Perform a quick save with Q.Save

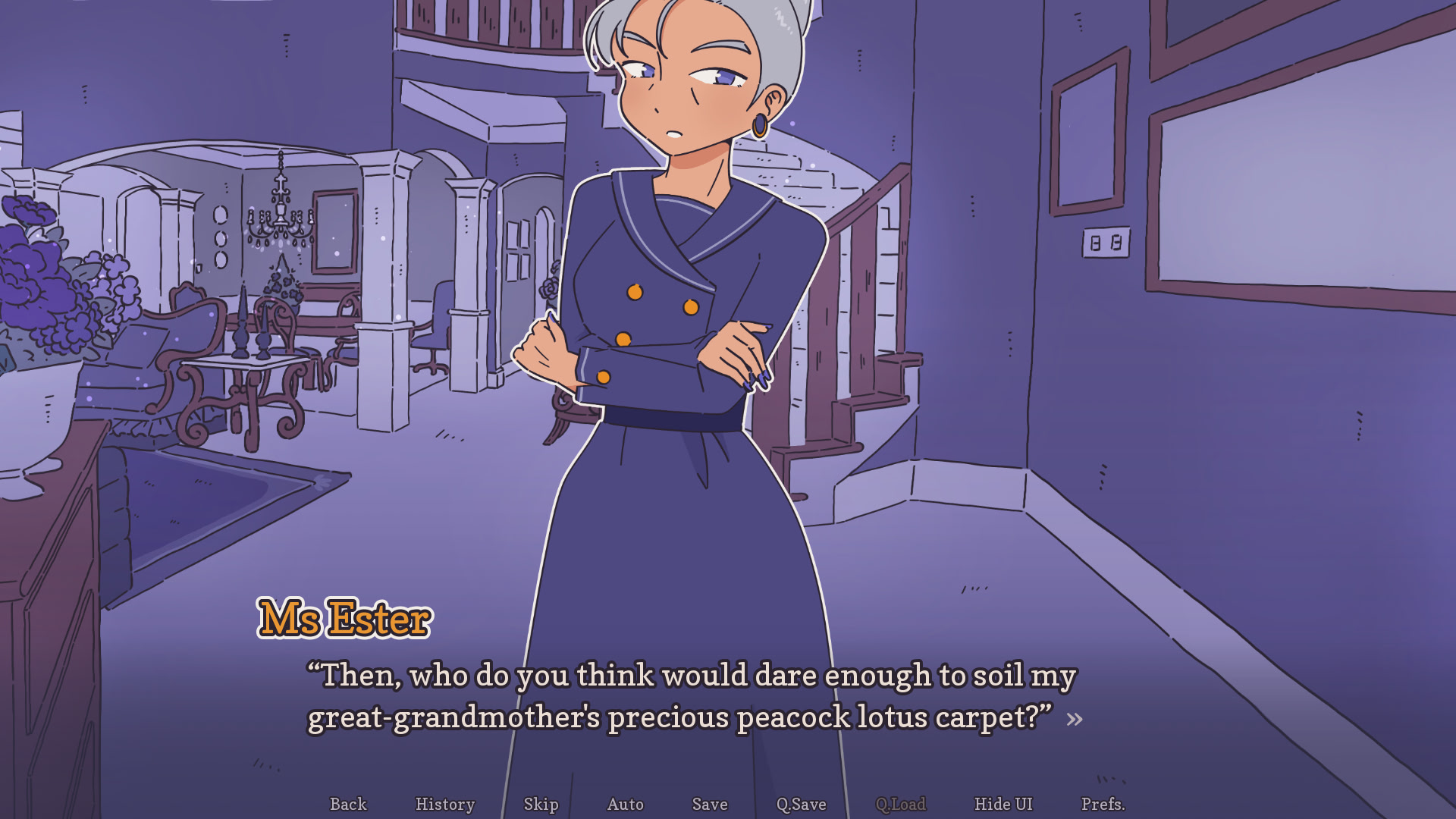click(802, 805)
